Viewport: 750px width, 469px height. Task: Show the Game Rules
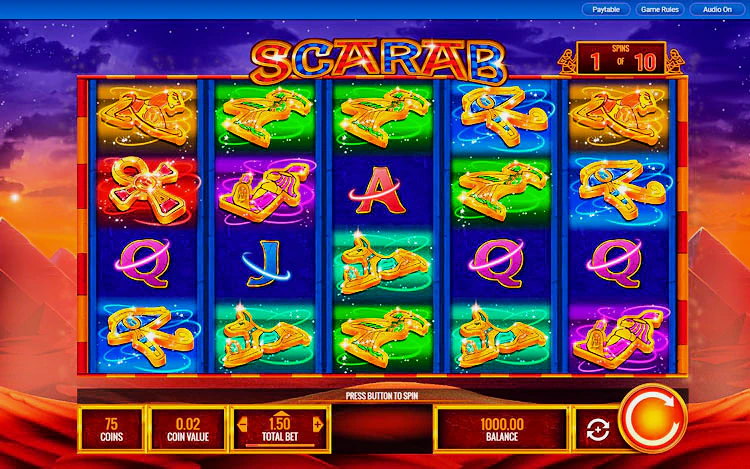(659, 9)
